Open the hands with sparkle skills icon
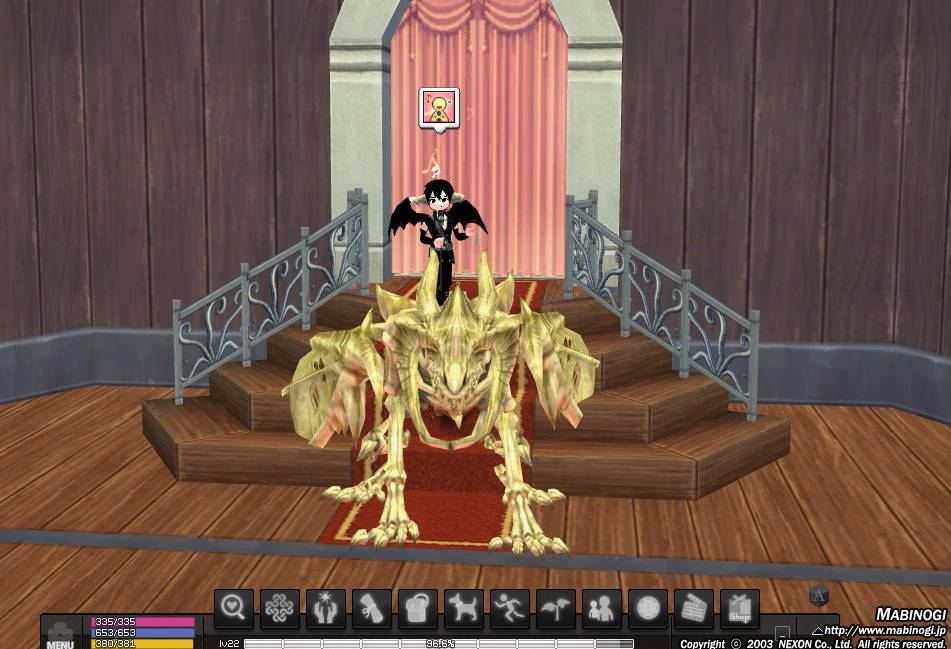The image size is (951, 649). (326, 608)
